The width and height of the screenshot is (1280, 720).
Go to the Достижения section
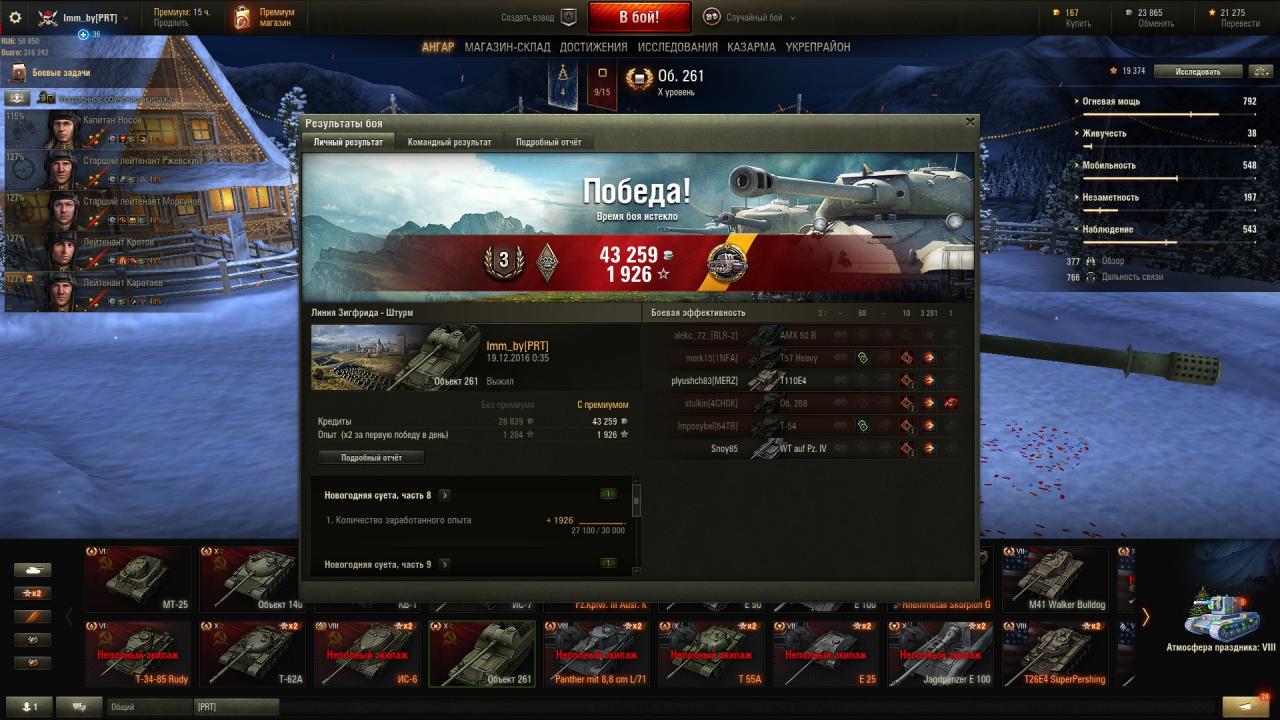coord(593,47)
